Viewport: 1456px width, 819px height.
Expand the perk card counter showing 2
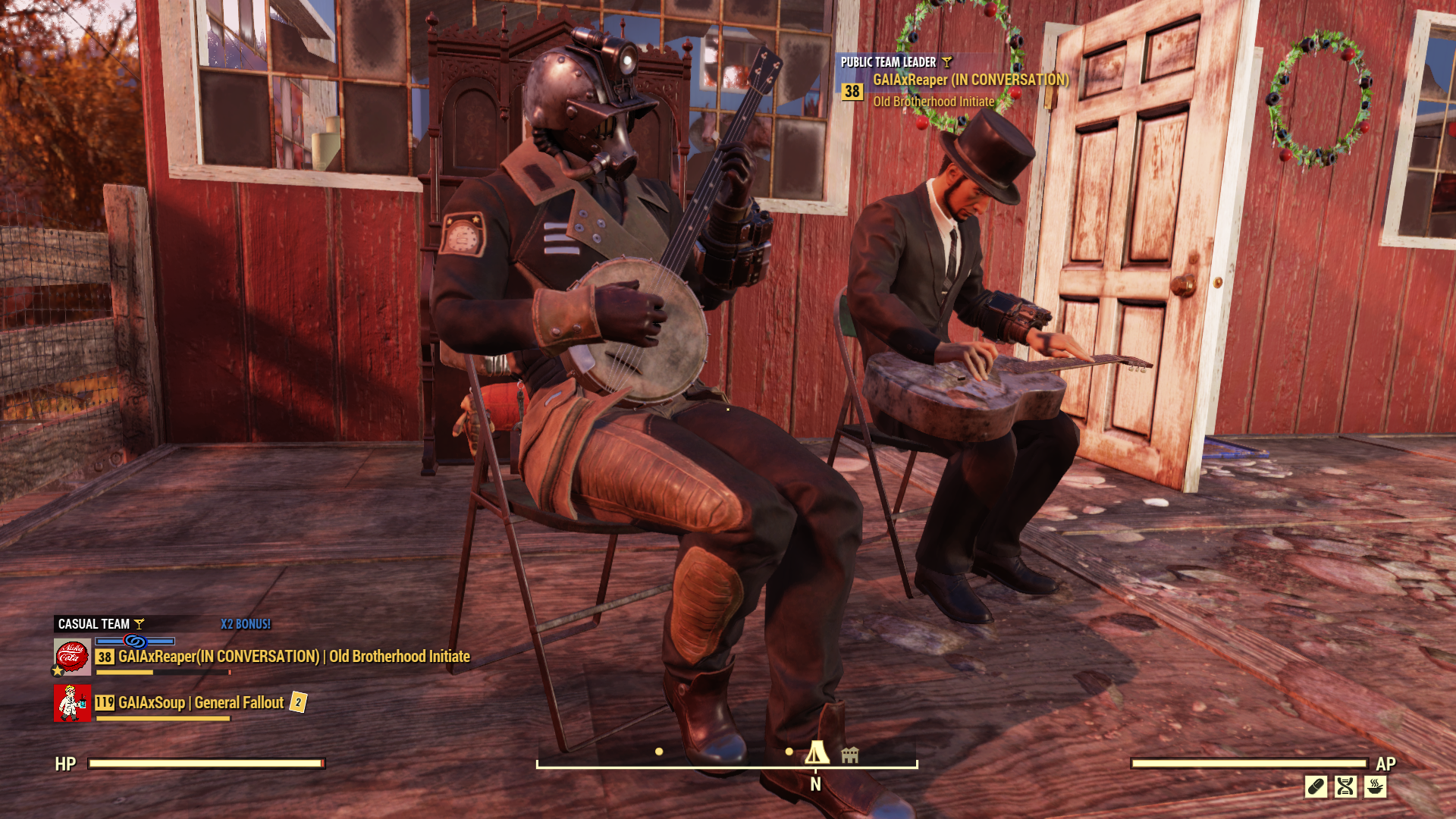[x=298, y=702]
